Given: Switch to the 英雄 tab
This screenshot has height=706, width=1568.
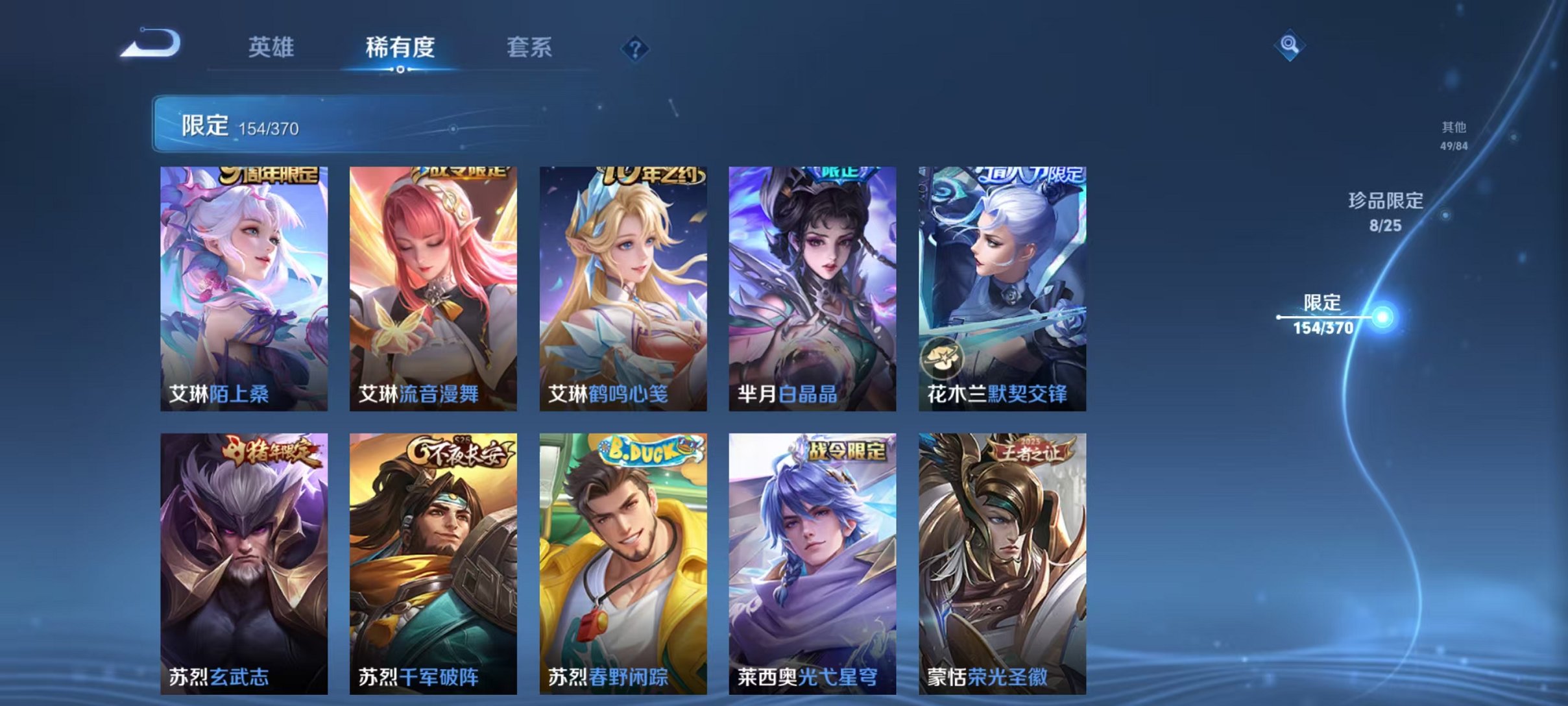Looking at the screenshot, I should click(272, 47).
